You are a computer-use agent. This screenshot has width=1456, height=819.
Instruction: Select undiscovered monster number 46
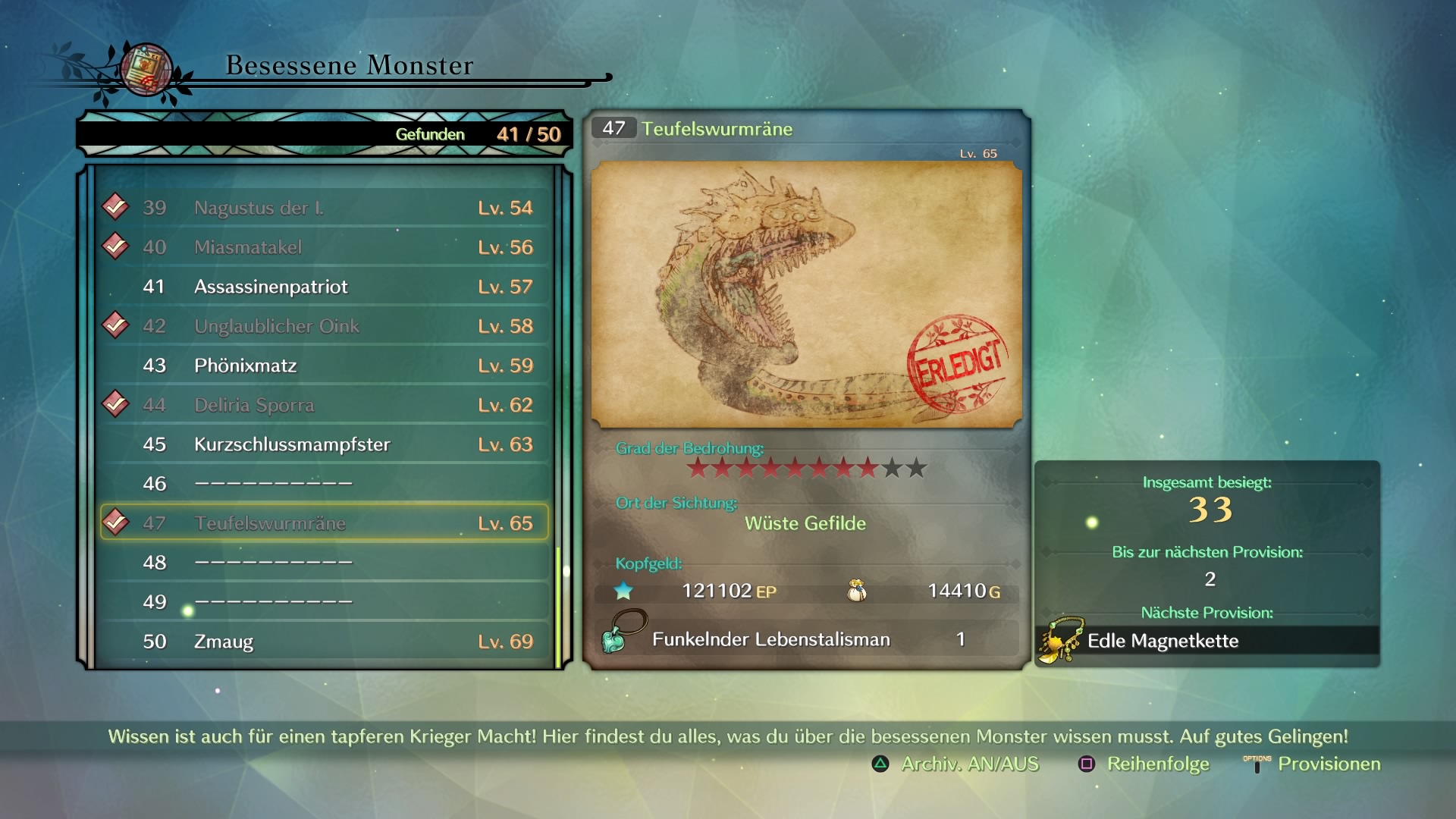point(325,484)
